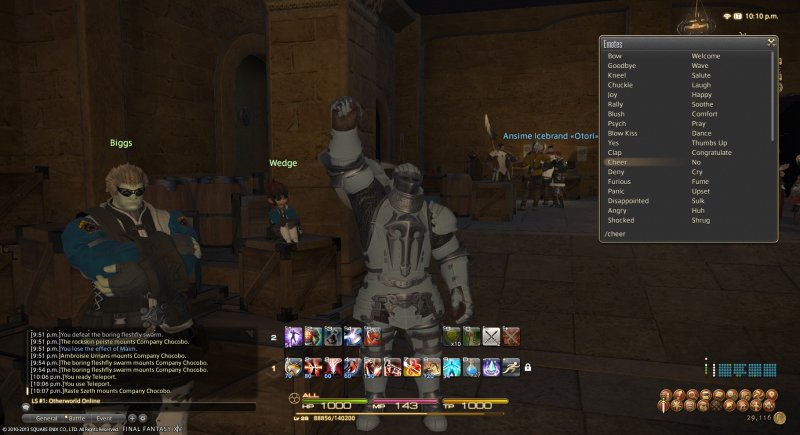Pick the Blow Kiss emote
800x435 pixels.
point(623,133)
